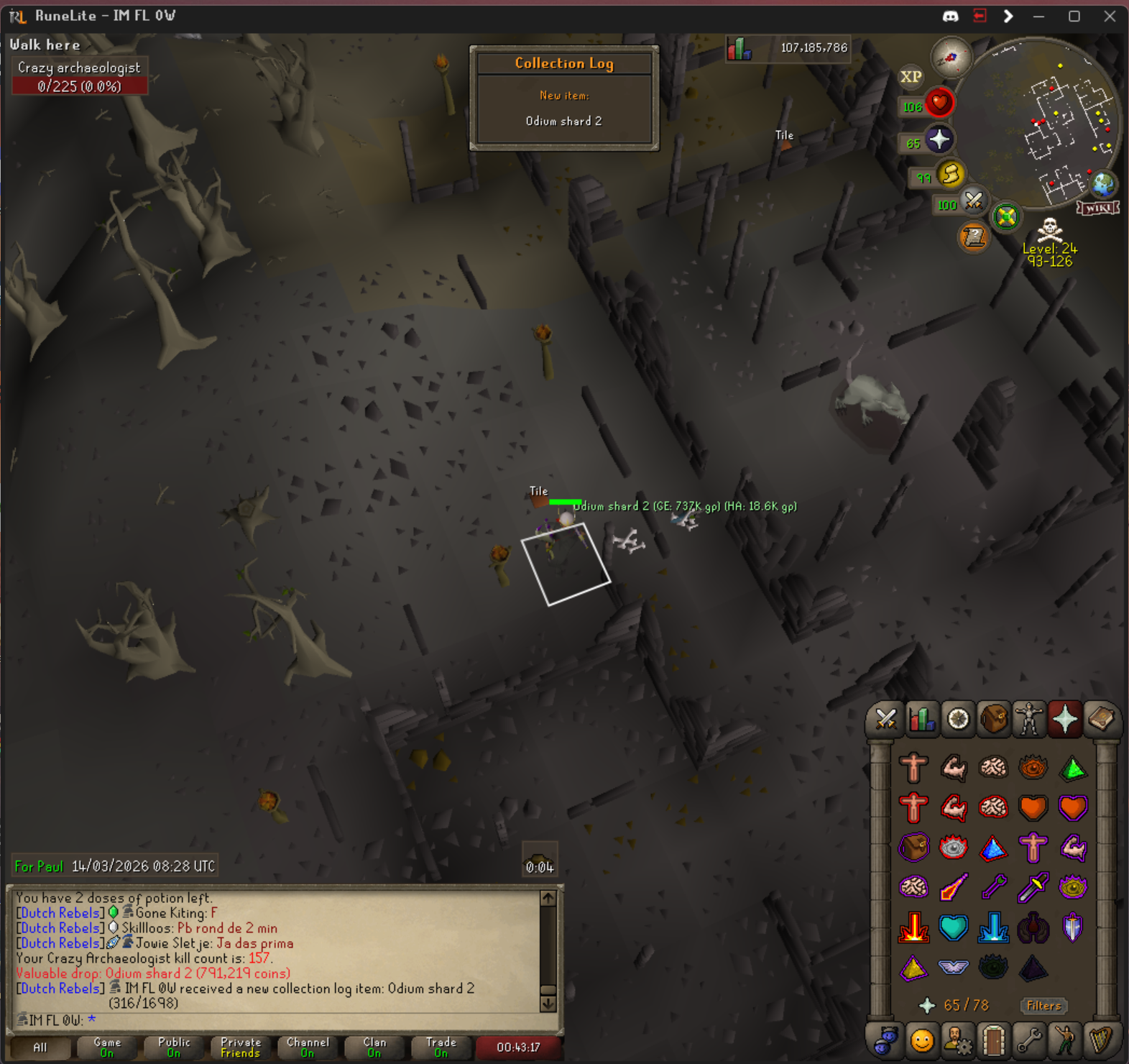
Task: Show the Worn Equipment tab
Action: tap(1029, 719)
